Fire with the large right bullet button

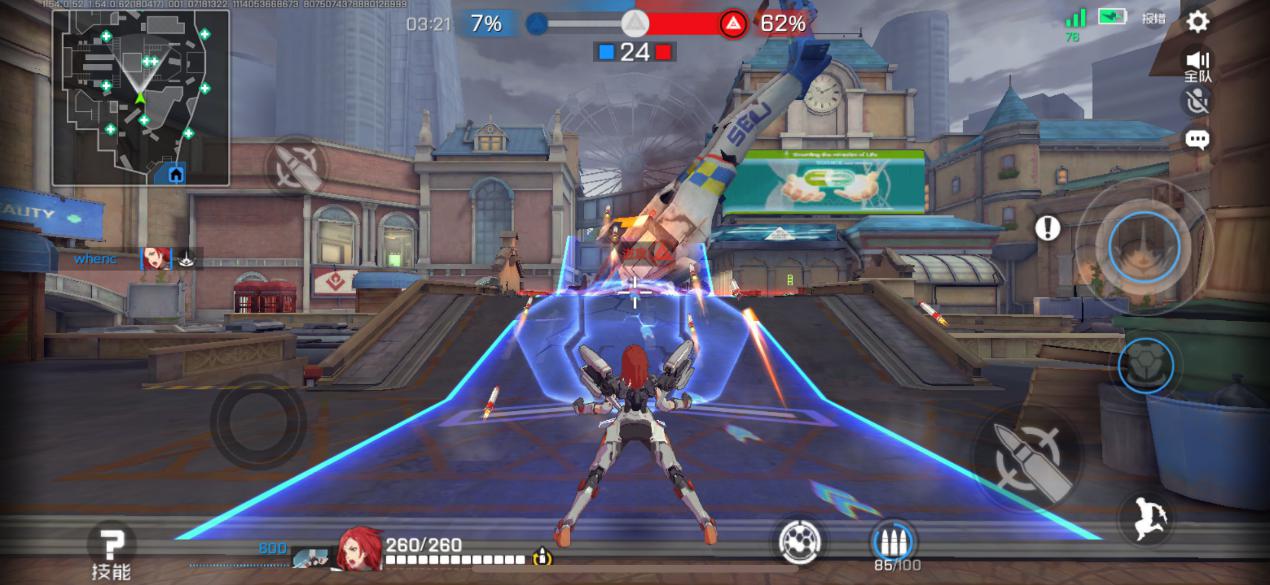pyautogui.click(x=1026, y=459)
